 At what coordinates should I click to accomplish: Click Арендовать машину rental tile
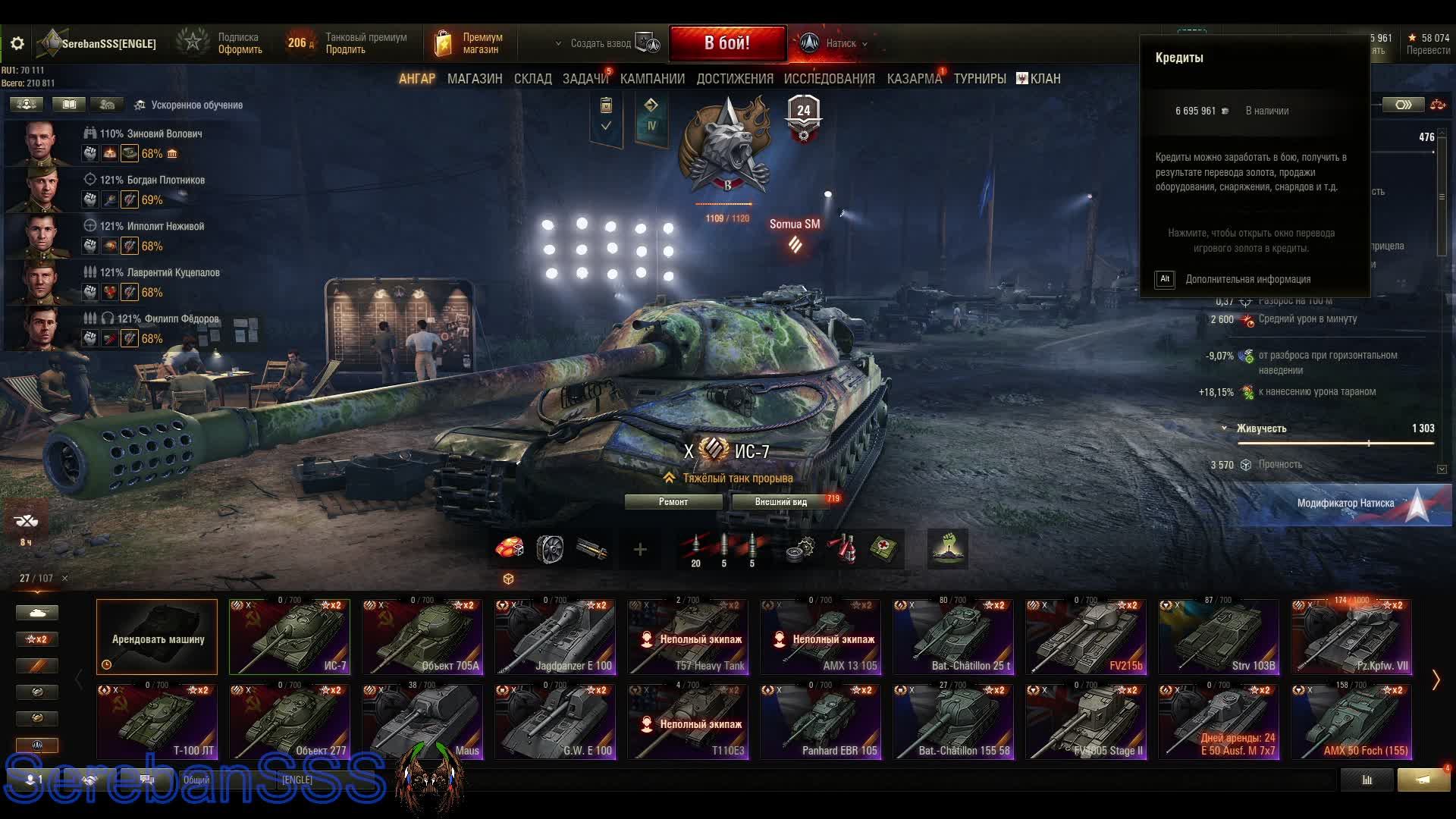tap(157, 637)
